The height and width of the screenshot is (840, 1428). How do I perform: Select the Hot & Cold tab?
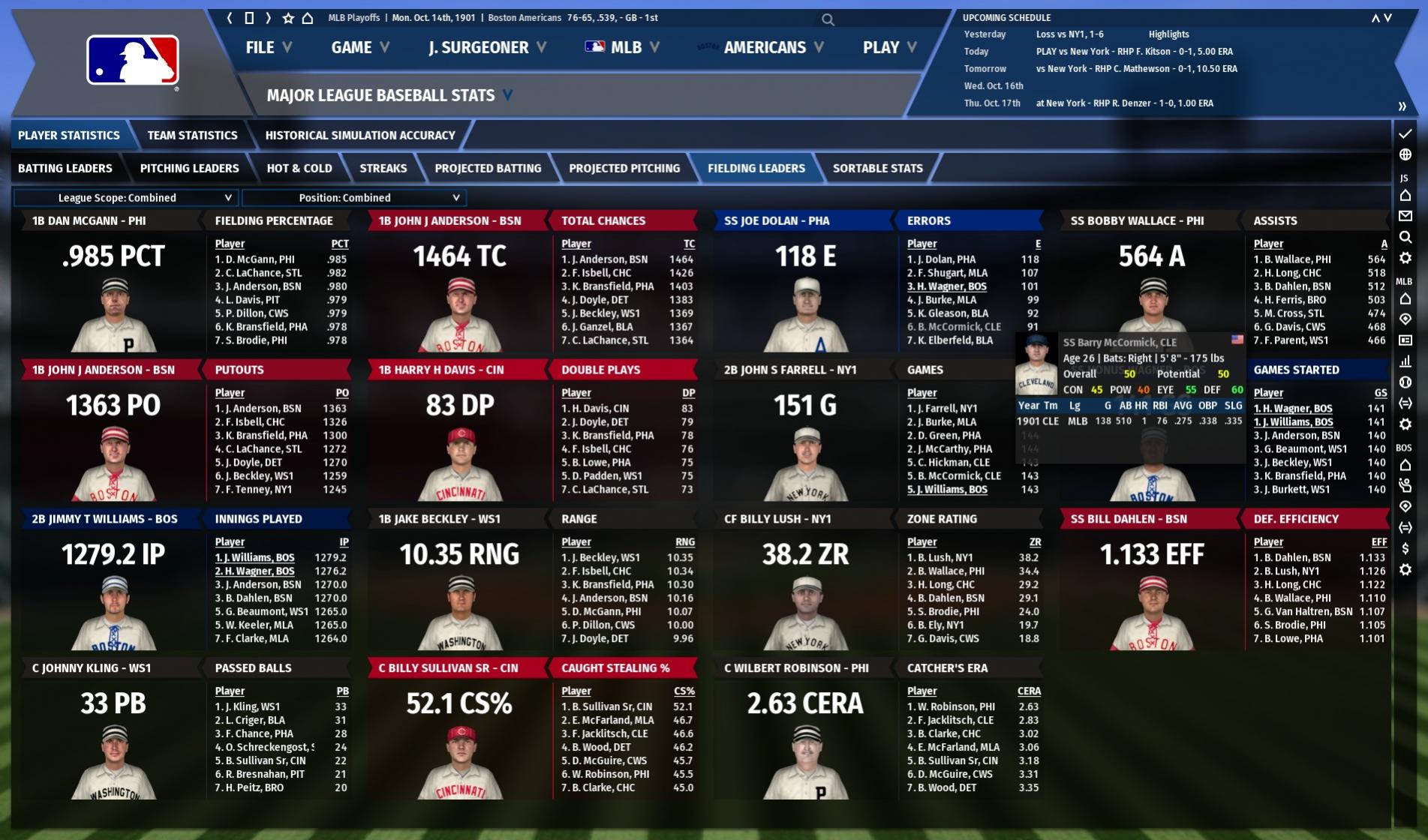point(299,169)
